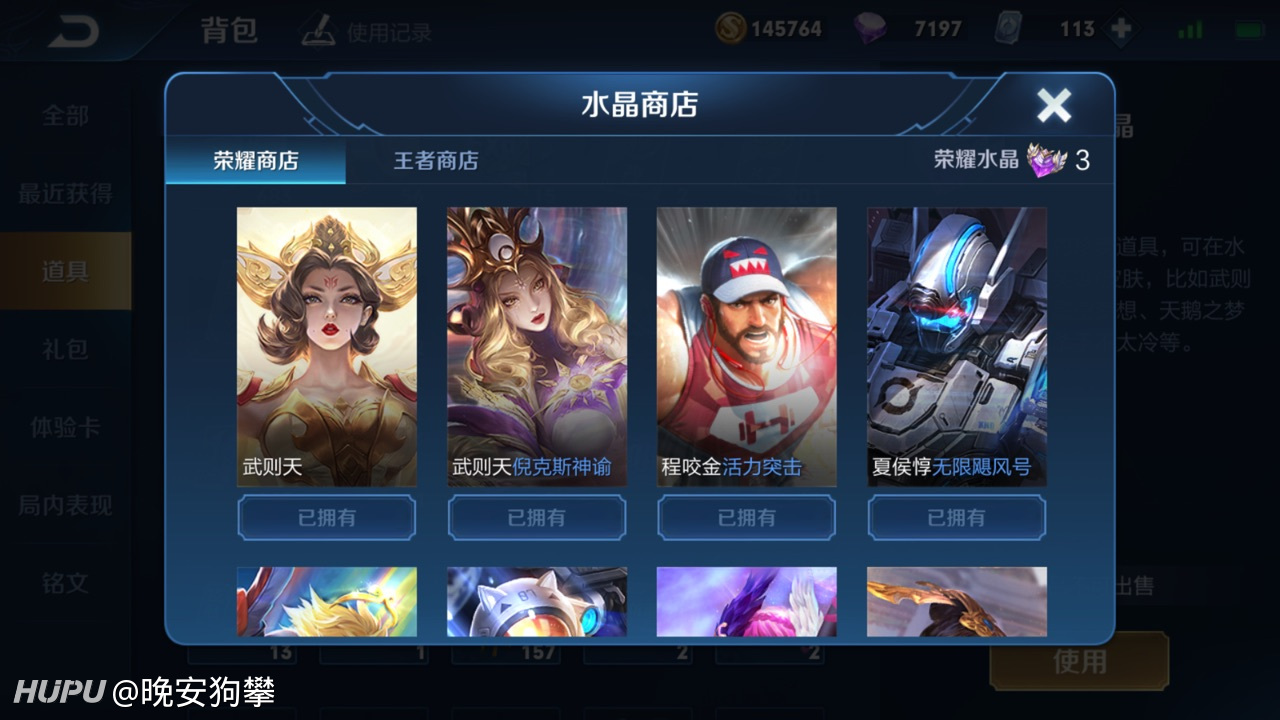Select the 武则天 hero card
This screenshot has height=720, width=1280.
[327, 346]
